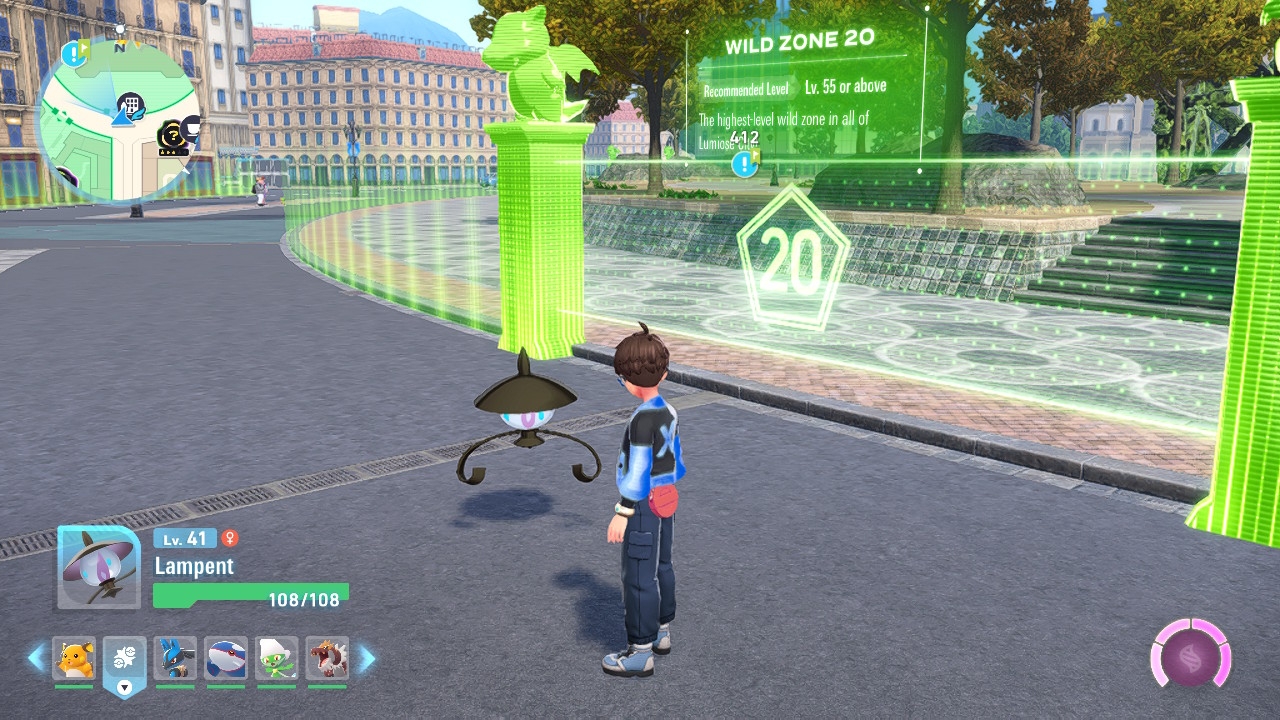Switch to Lucario in the party bar
The height and width of the screenshot is (720, 1280).
(x=175, y=658)
